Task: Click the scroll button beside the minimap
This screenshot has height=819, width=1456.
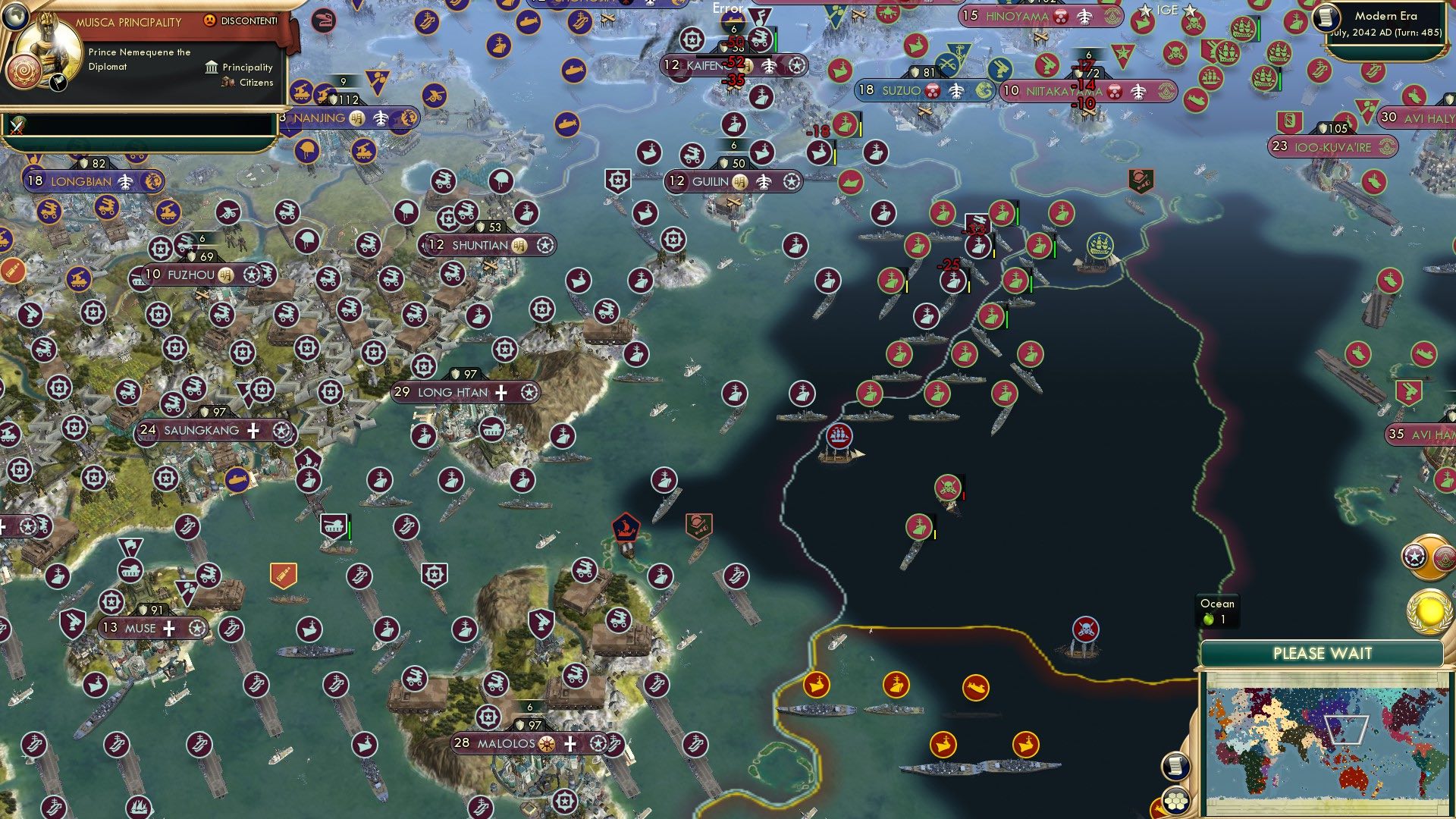Action: coord(1175,765)
